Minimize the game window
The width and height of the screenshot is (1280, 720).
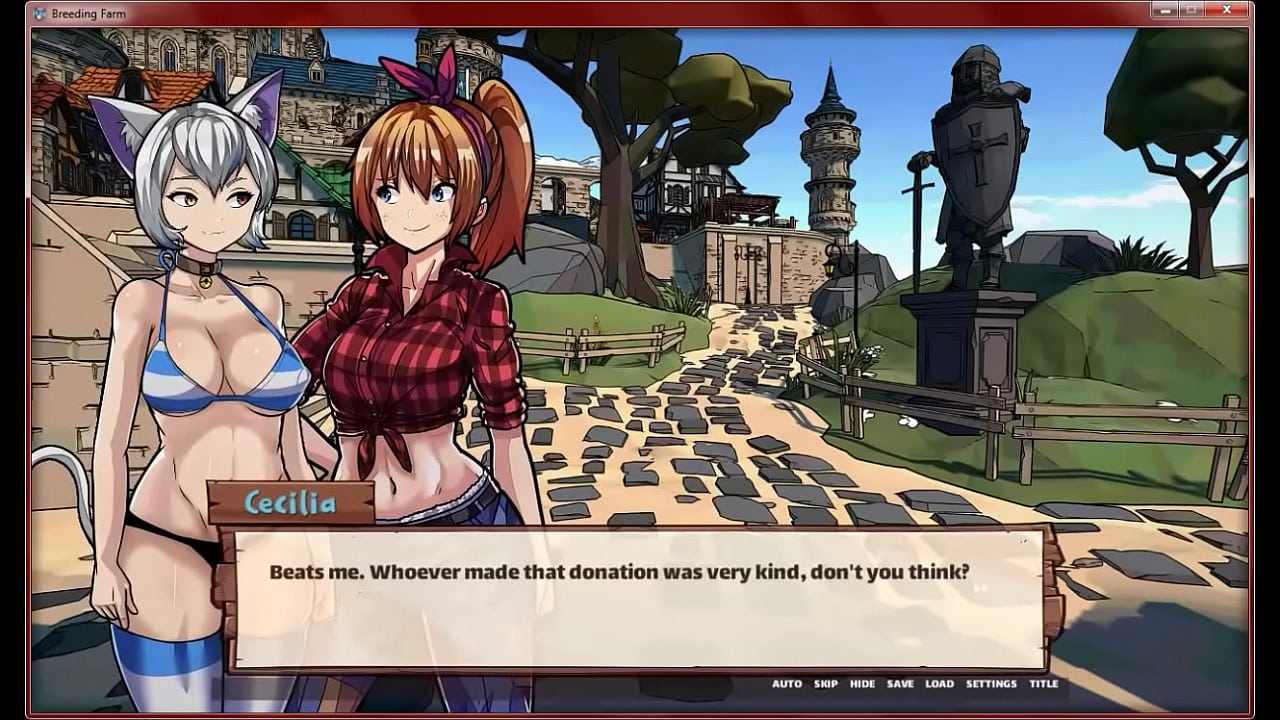(1164, 10)
